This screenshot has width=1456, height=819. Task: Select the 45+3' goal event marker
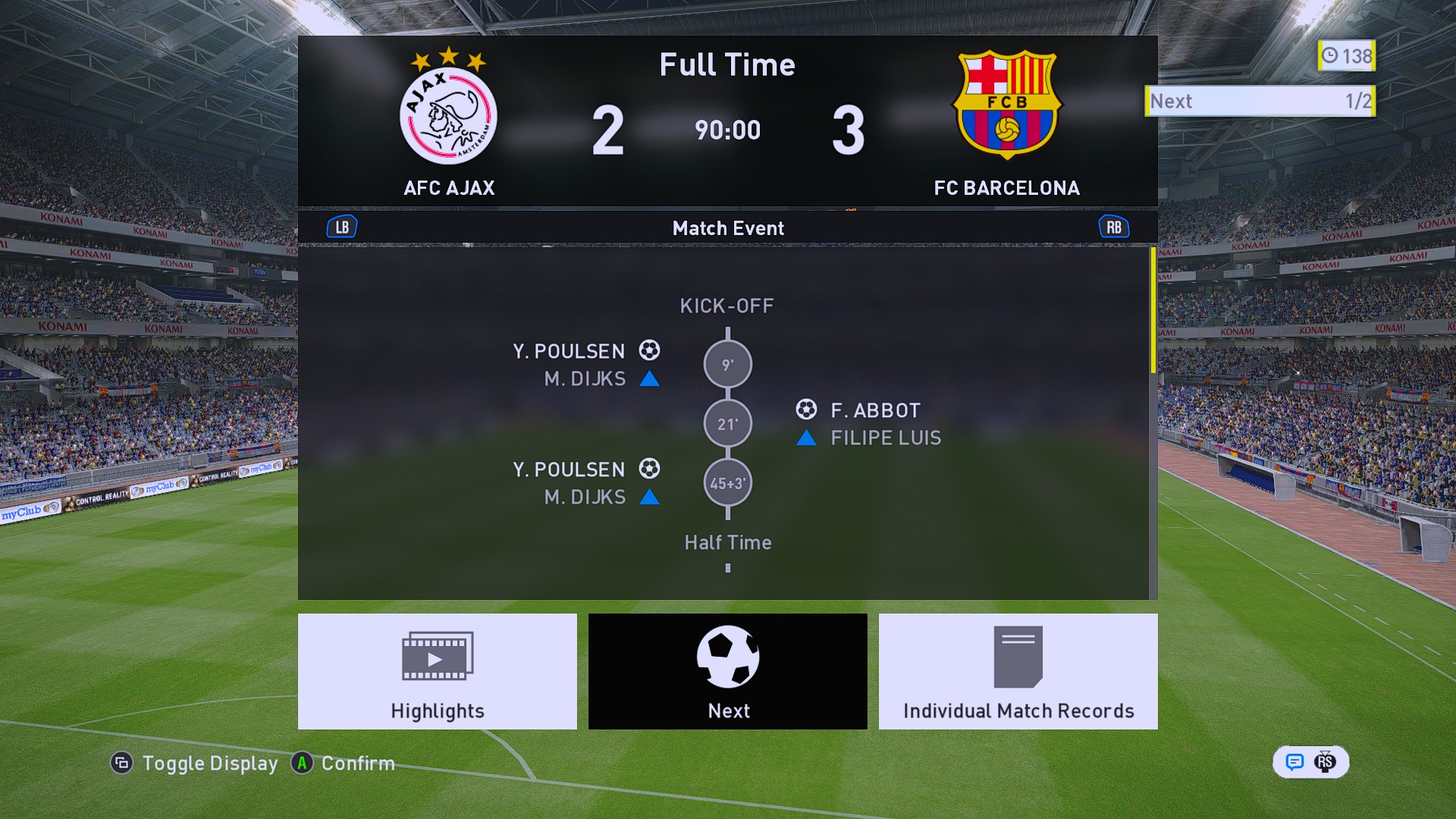(727, 483)
